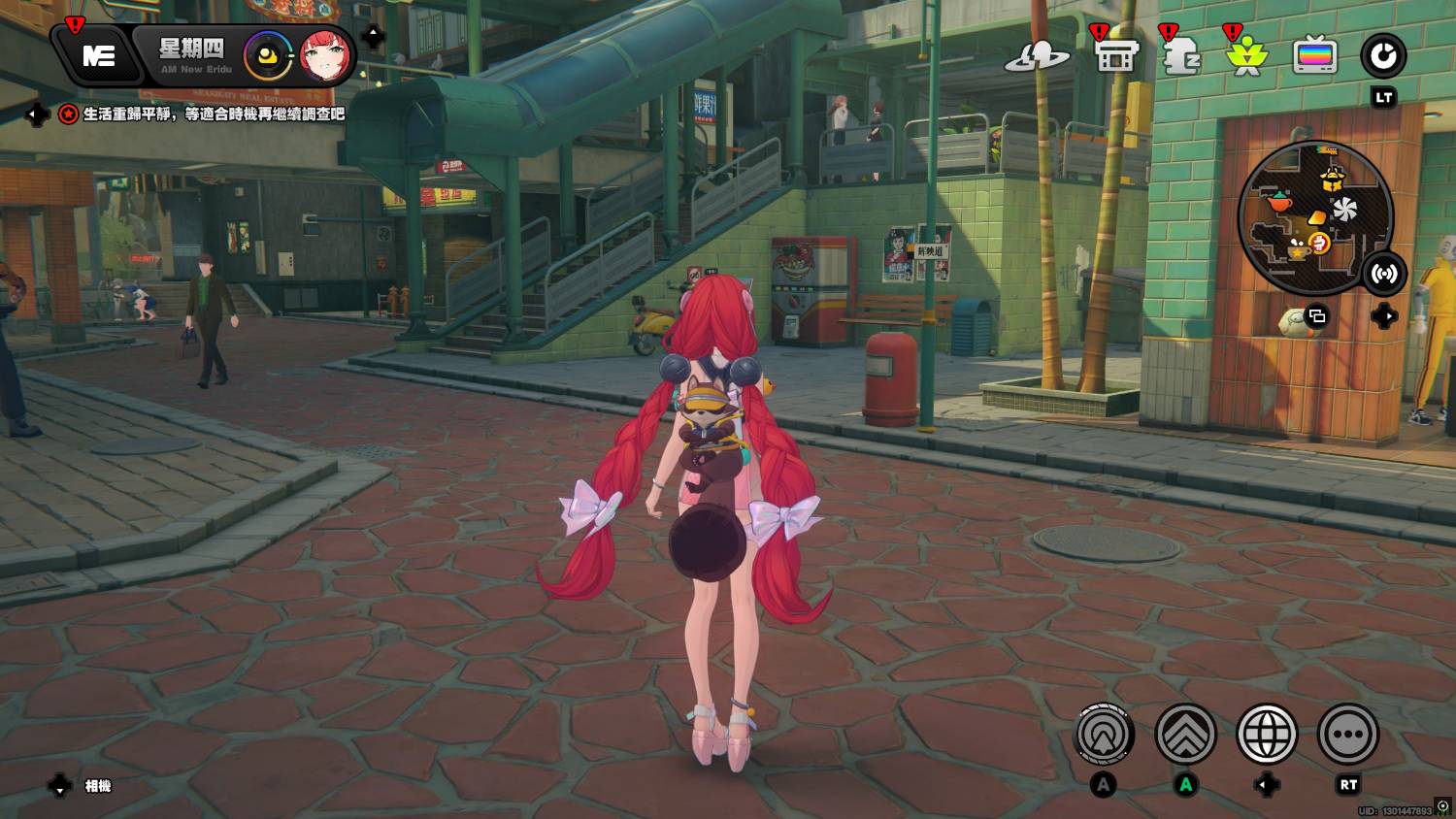Open the globe network button

[1267, 735]
